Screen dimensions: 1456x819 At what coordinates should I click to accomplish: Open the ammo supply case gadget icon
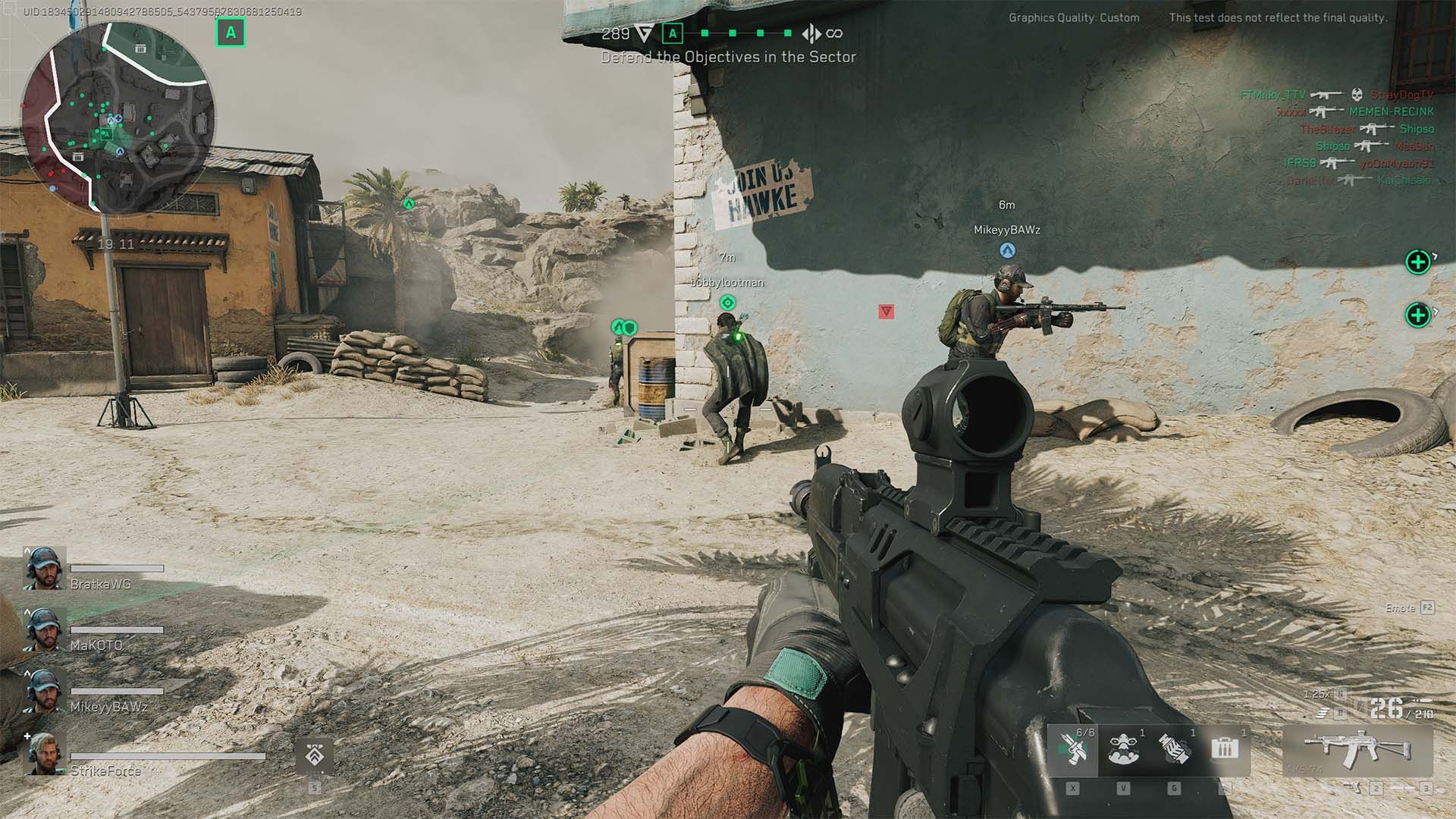click(x=1225, y=747)
